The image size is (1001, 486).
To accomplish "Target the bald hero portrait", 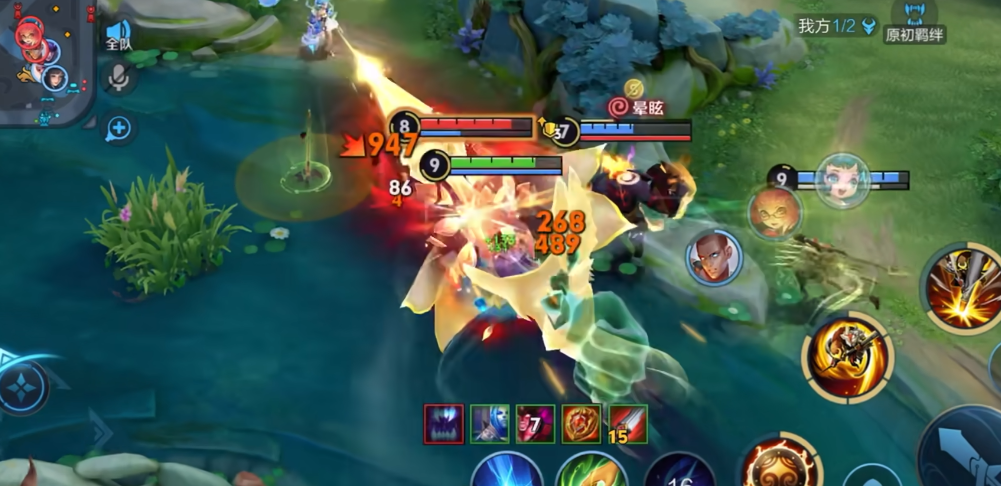I will click(714, 257).
